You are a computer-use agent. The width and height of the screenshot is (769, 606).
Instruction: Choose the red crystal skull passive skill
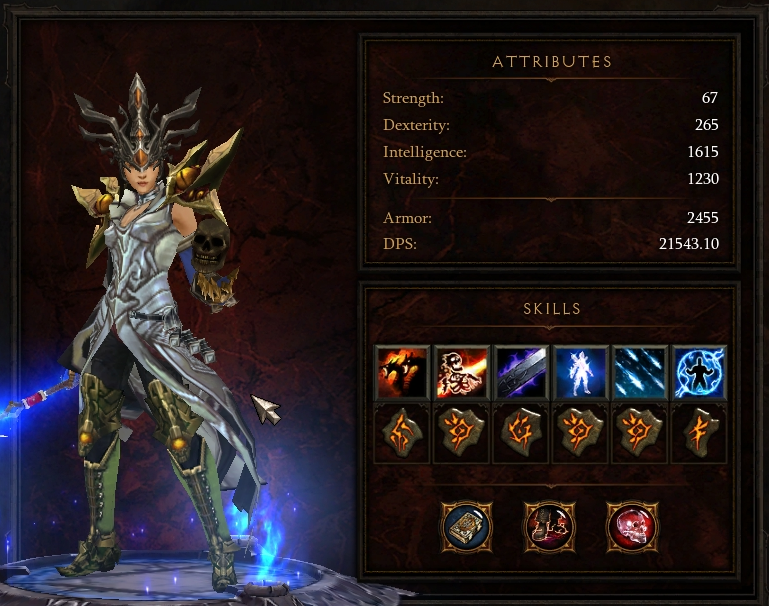coord(631,525)
